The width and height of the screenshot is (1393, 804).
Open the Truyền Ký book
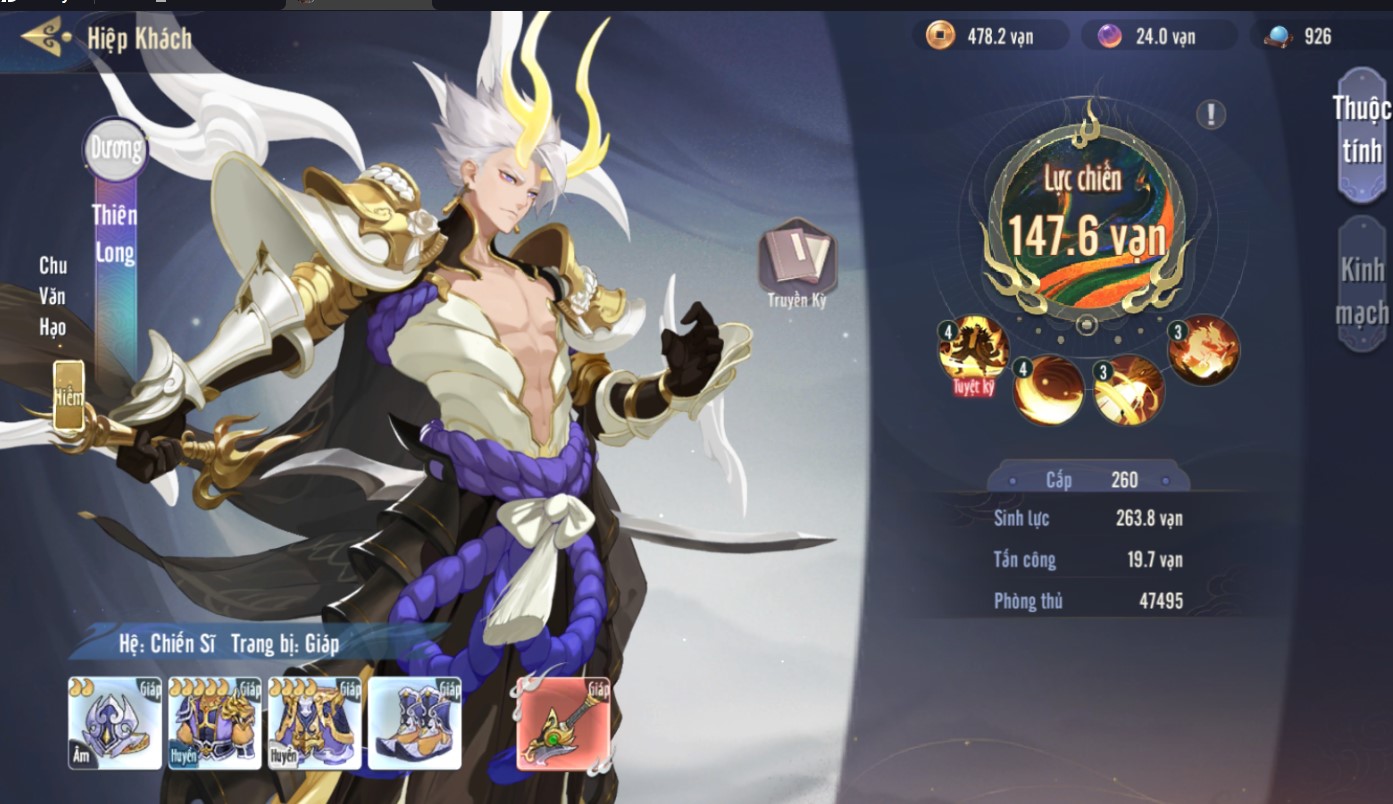pyautogui.click(x=797, y=258)
